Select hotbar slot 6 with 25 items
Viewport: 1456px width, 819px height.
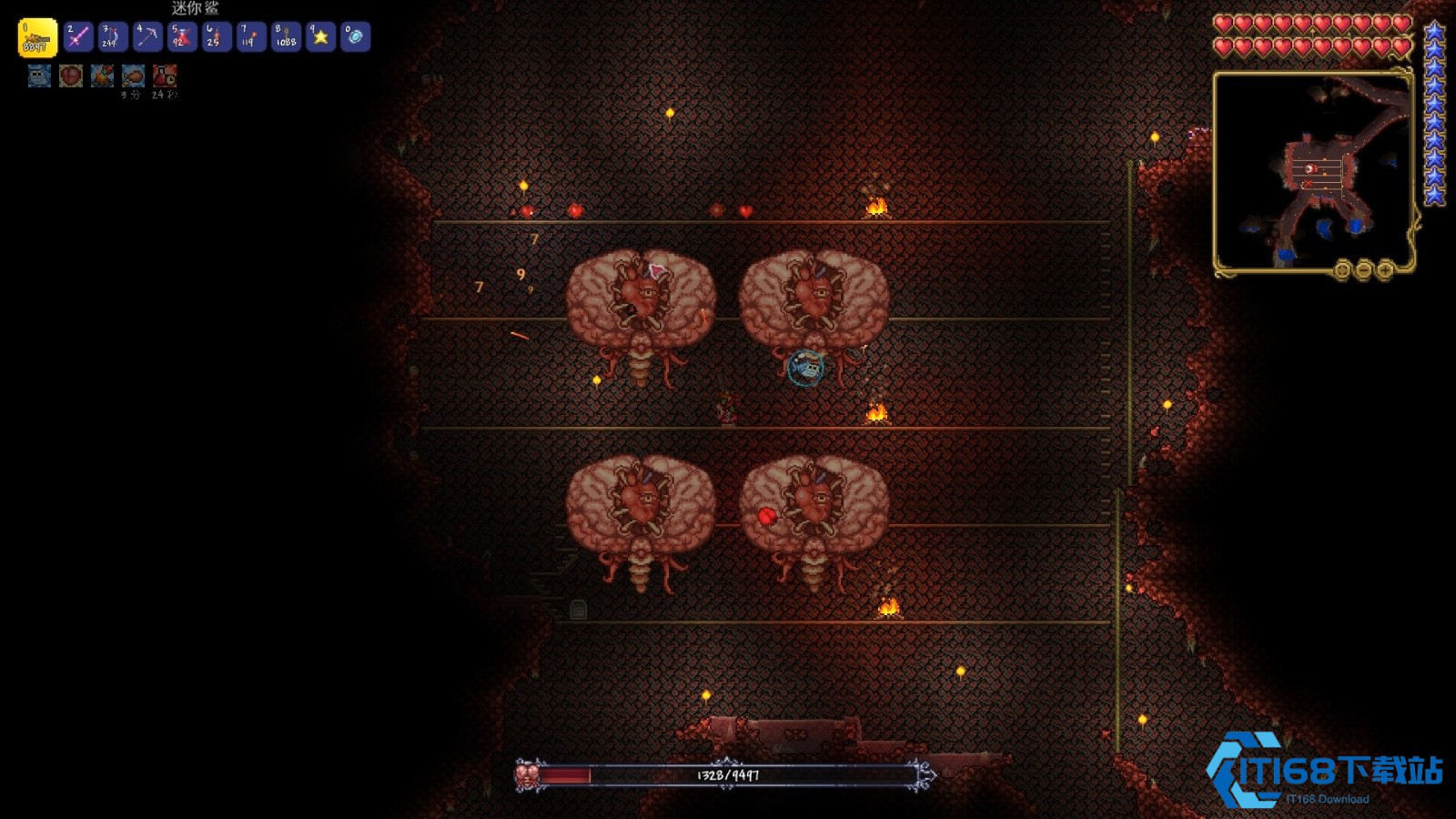(217, 37)
